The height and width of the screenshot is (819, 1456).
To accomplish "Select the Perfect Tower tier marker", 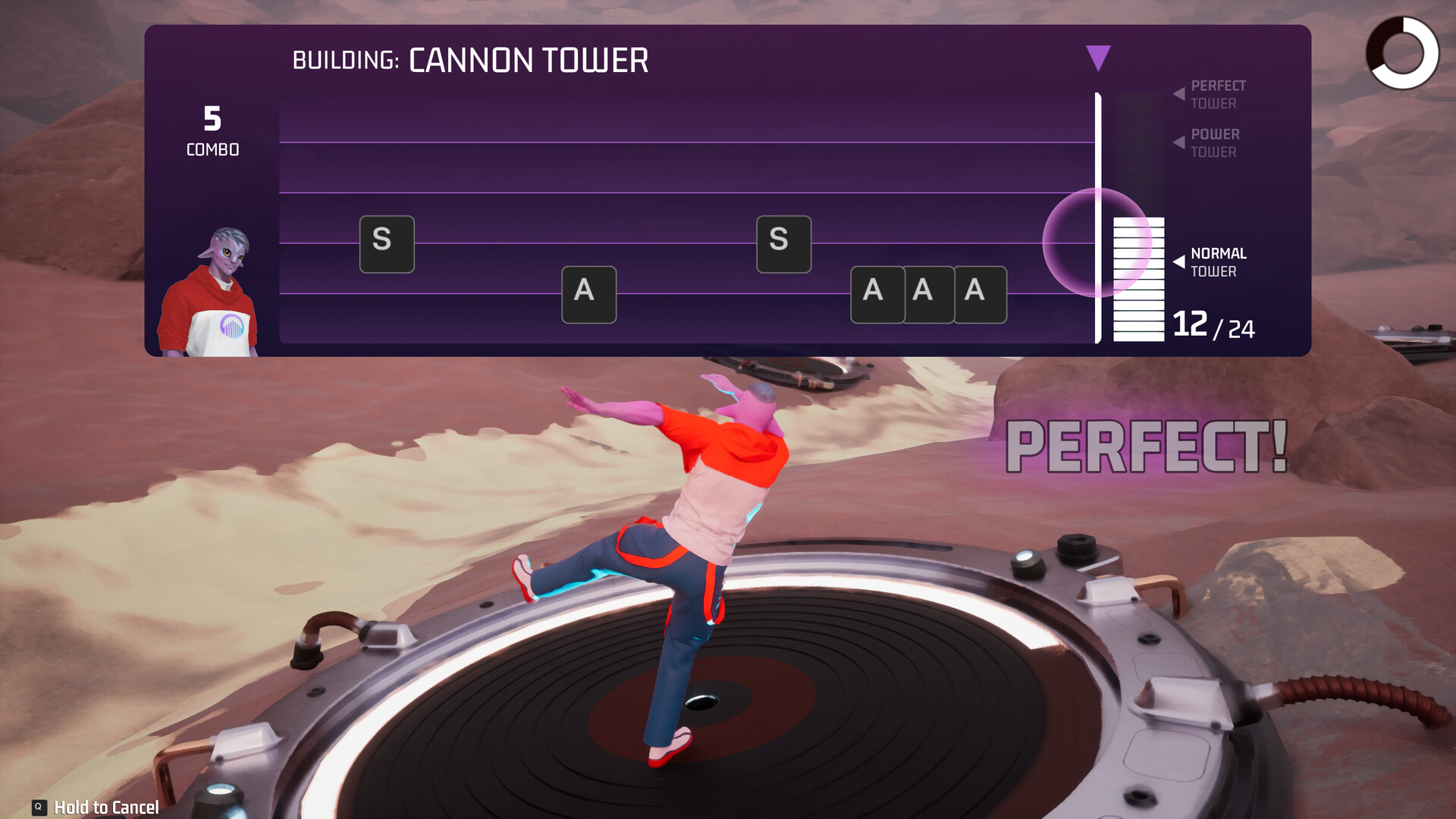I will 1210,94.
